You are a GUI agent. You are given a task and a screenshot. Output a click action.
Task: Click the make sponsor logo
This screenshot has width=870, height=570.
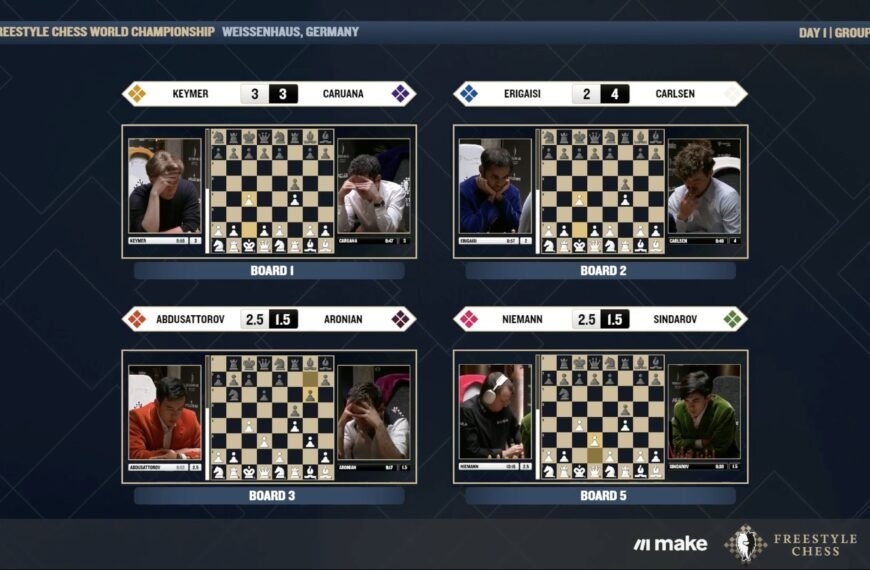coord(670,544)
